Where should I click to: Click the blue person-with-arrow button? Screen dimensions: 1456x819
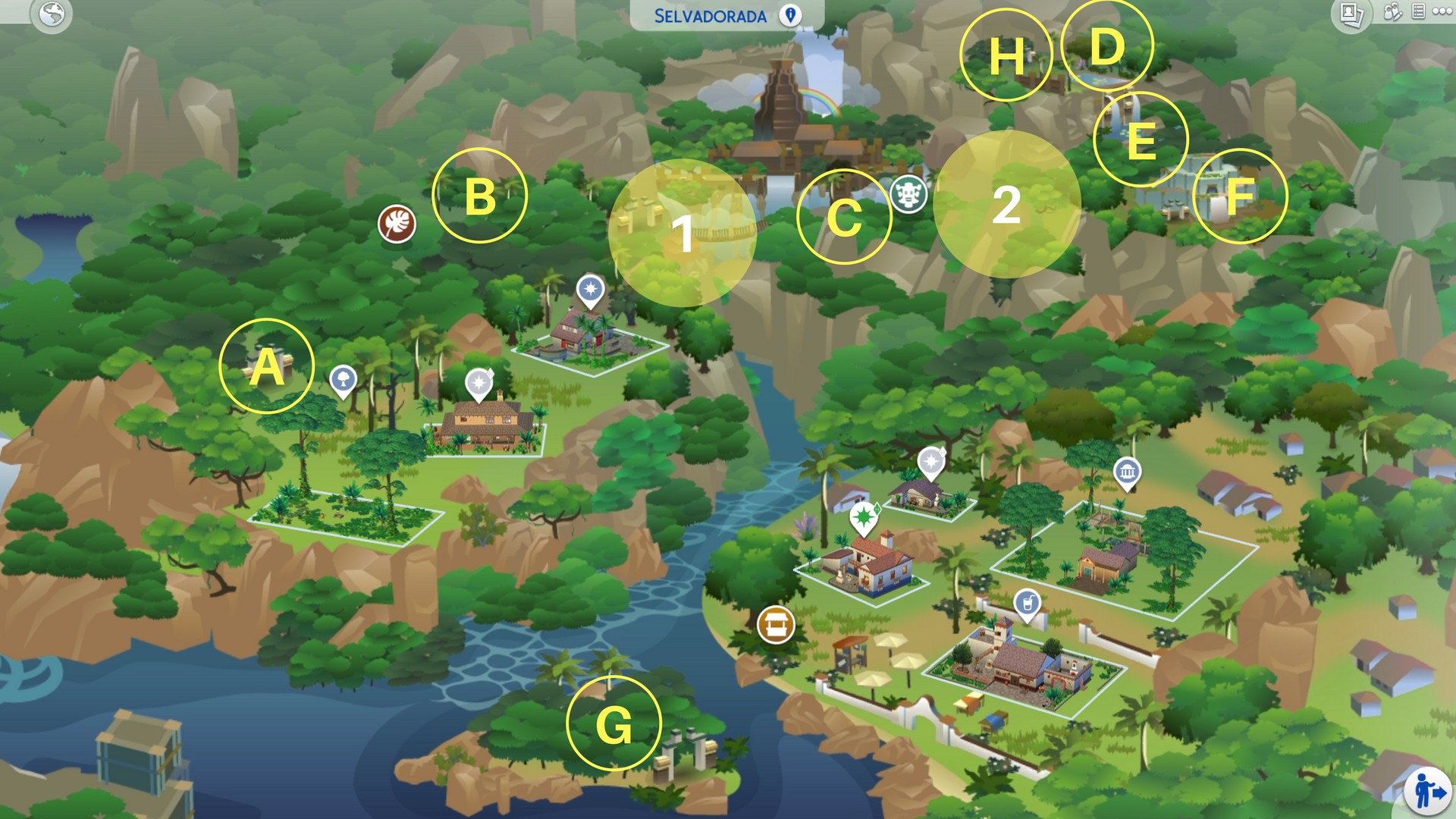(x=1427, y=791)
